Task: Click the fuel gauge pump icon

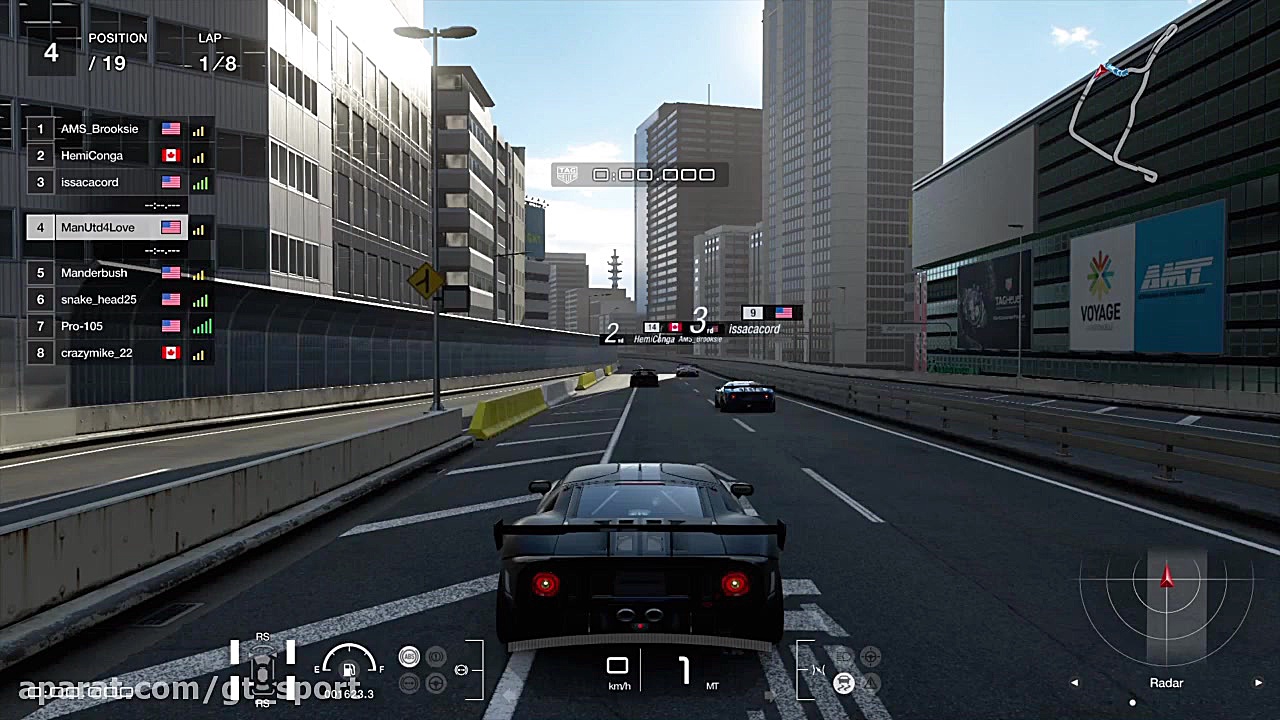Action: 349,669
